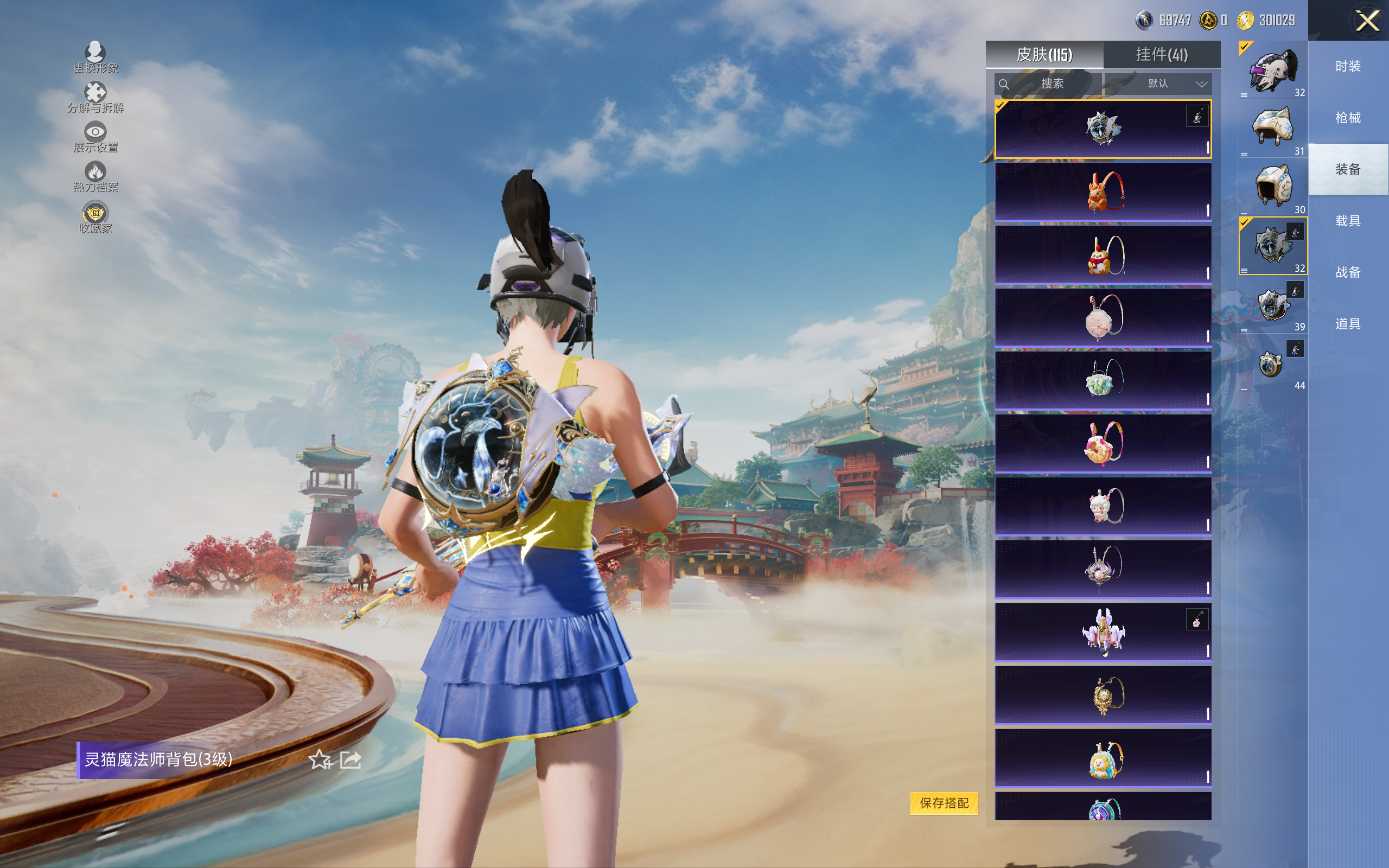The height and width of the screenshot is (868, 1389).
Task: Close the equipment screen with the X
Action: pos(1367,21)
